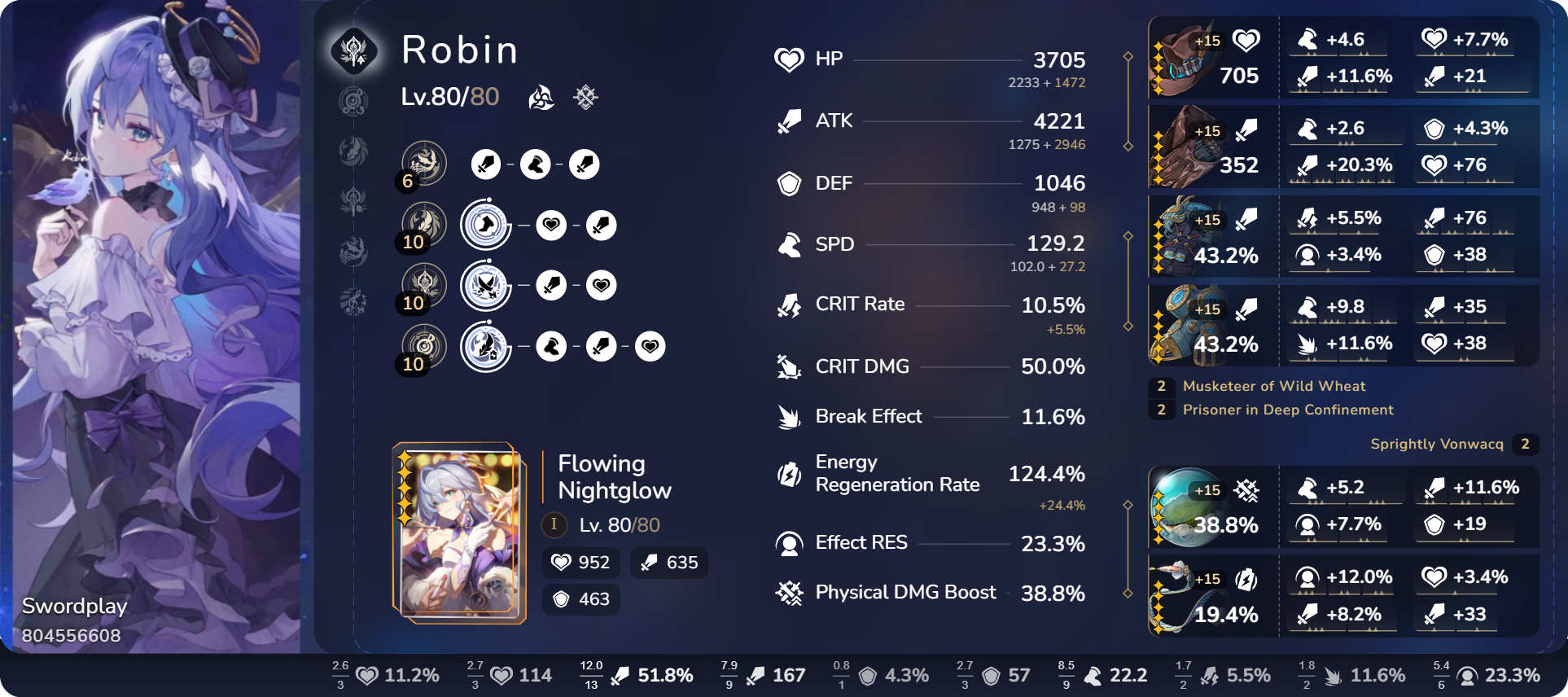1568x697 pixels.
Task: Click the Physical element icon near level
Action: pos(585,98)
